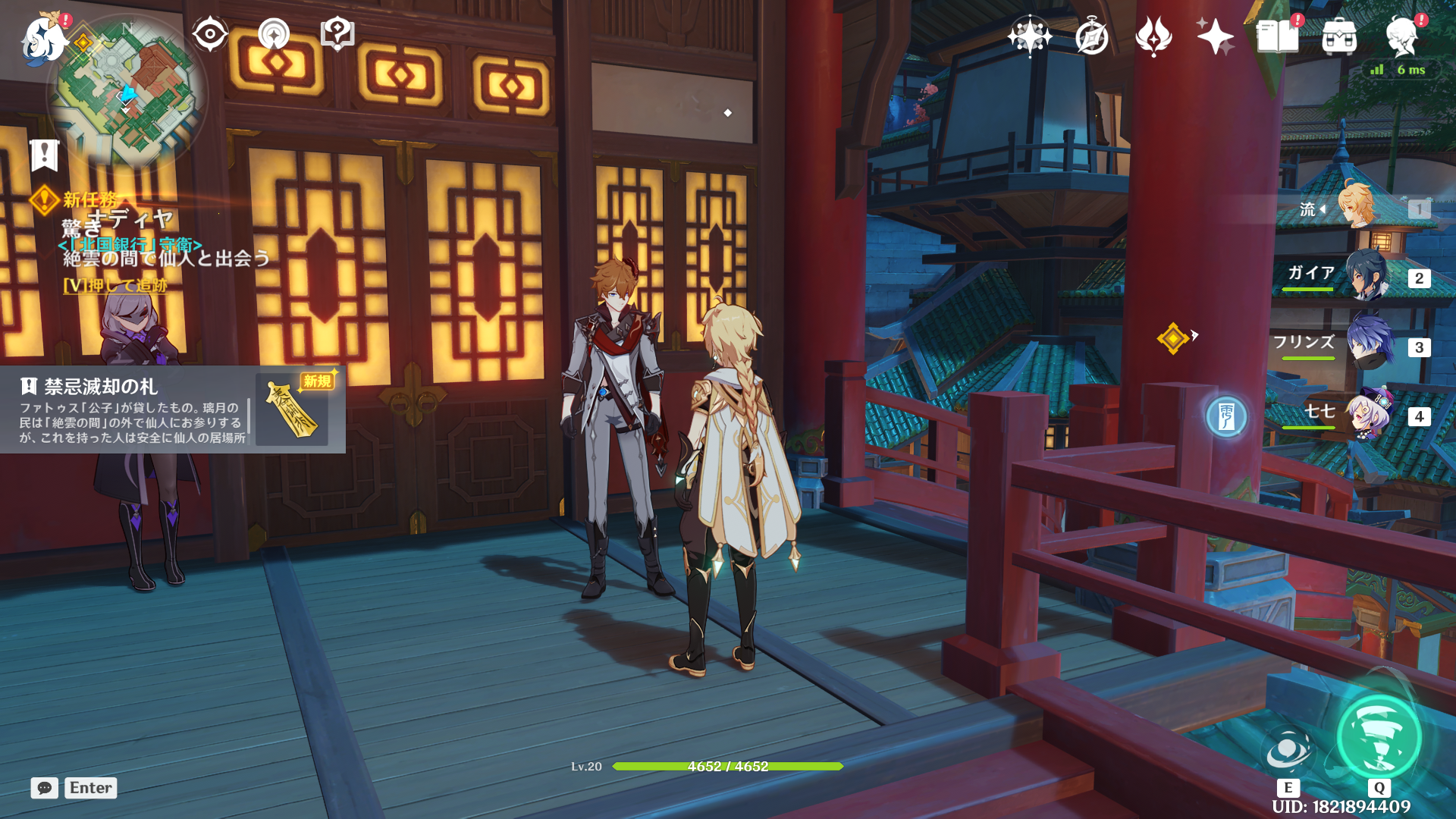
Task: Open the tutorial question-mark icon
Action: pos(337,34)
